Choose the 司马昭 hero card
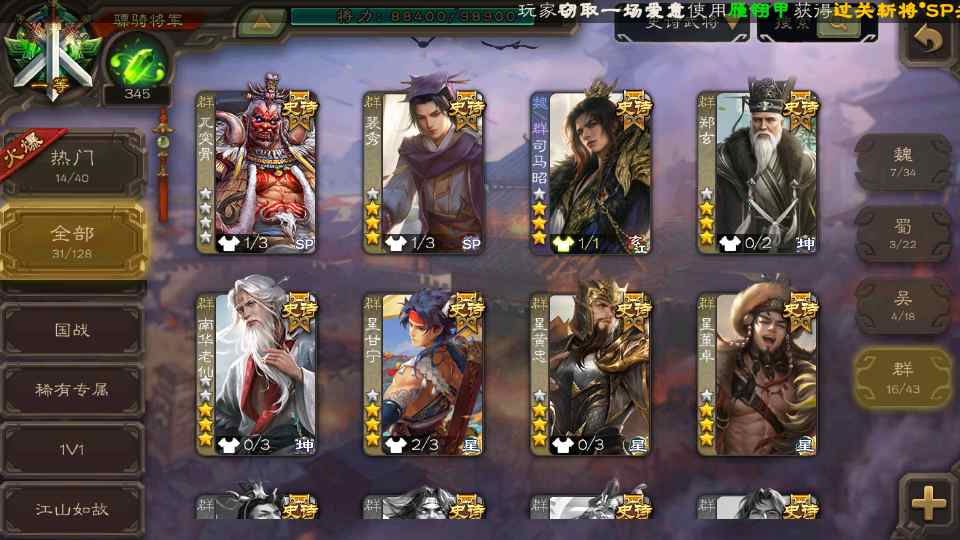The height and width of the screenshot is (540, 960). 591,172
